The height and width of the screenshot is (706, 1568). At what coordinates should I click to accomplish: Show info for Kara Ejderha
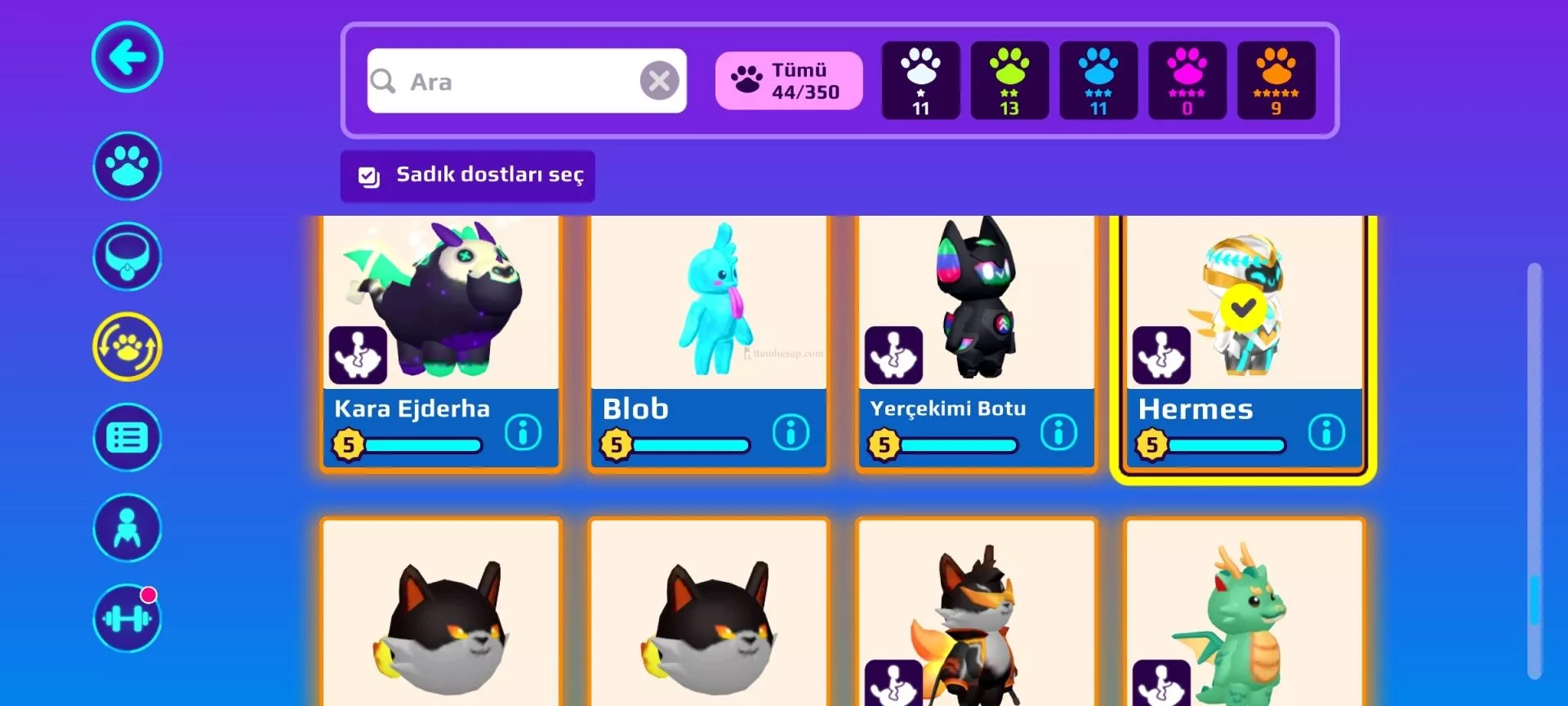tap(523, 431)
